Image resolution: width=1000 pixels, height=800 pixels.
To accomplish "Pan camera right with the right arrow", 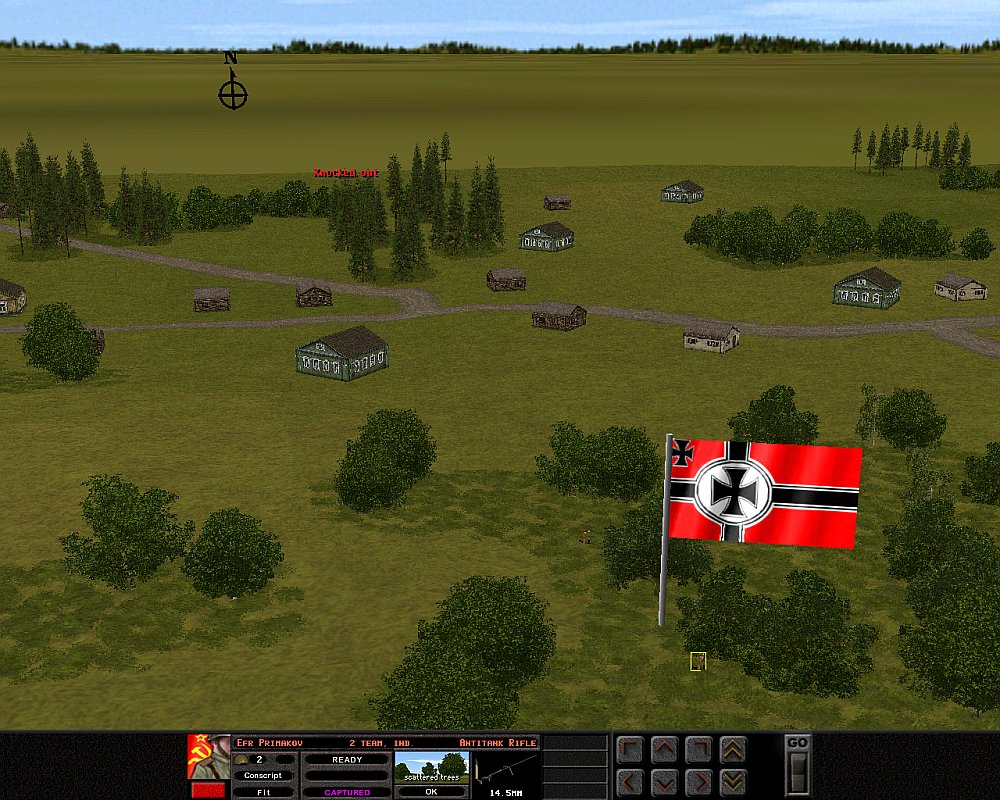I will click(x=698, y=781).
